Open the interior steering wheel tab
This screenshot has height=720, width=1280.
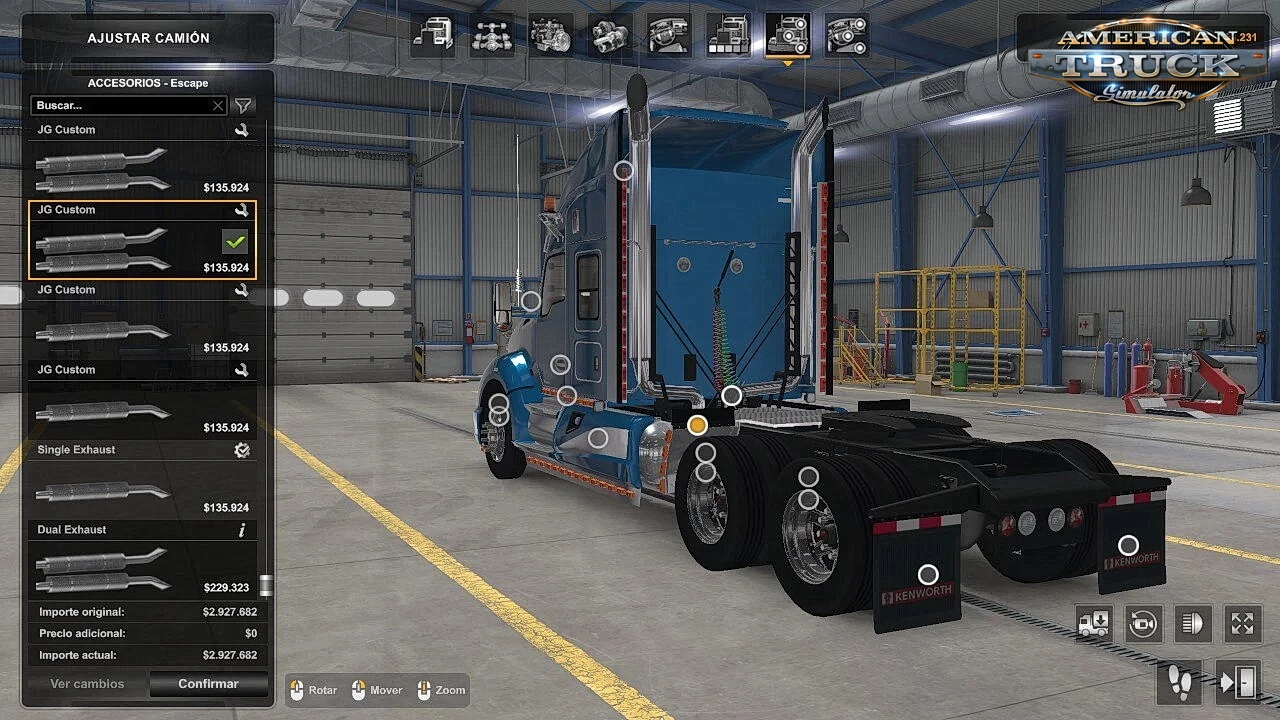[x=668, y=36]
